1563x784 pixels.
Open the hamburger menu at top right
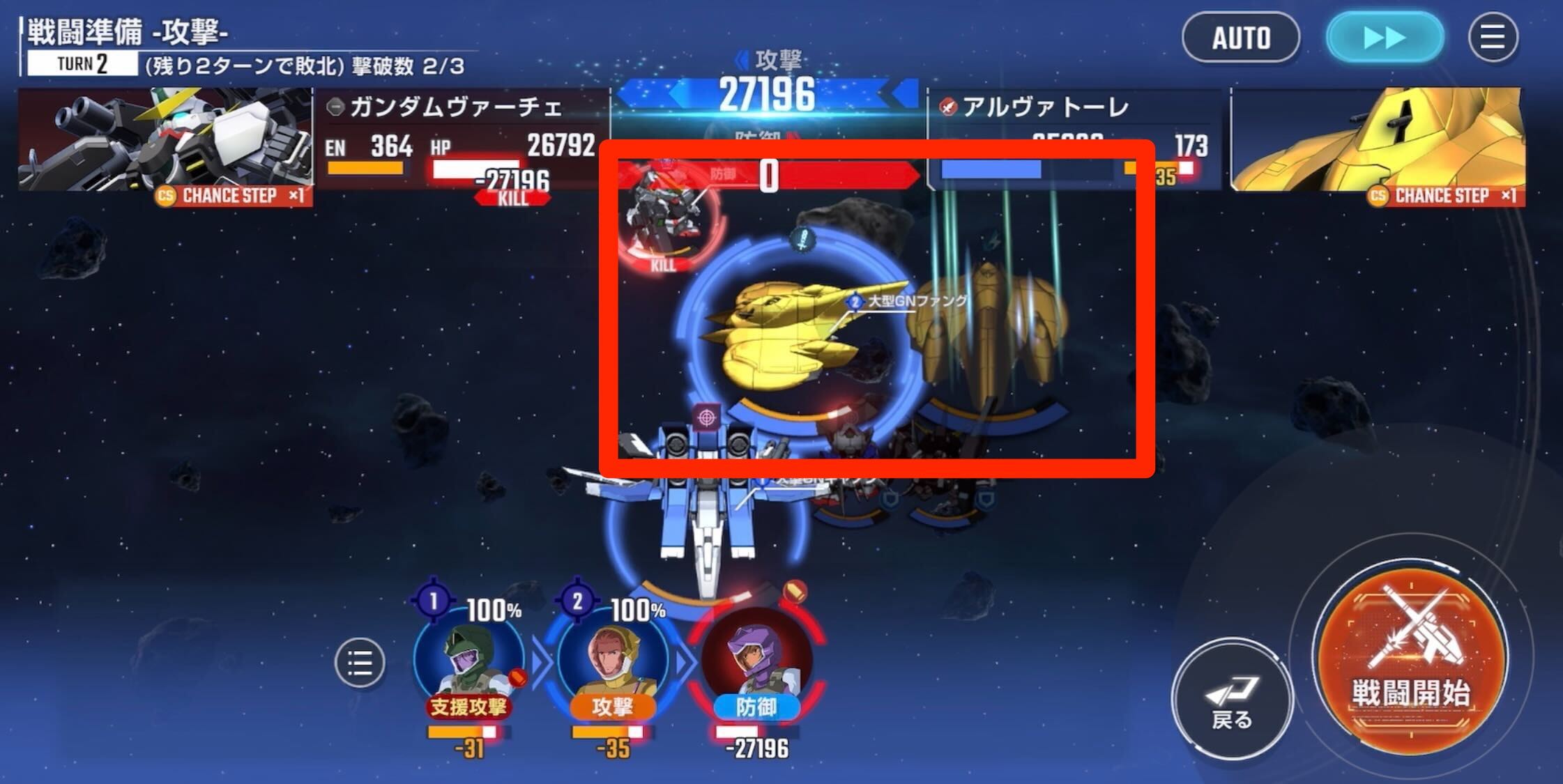1492,38
